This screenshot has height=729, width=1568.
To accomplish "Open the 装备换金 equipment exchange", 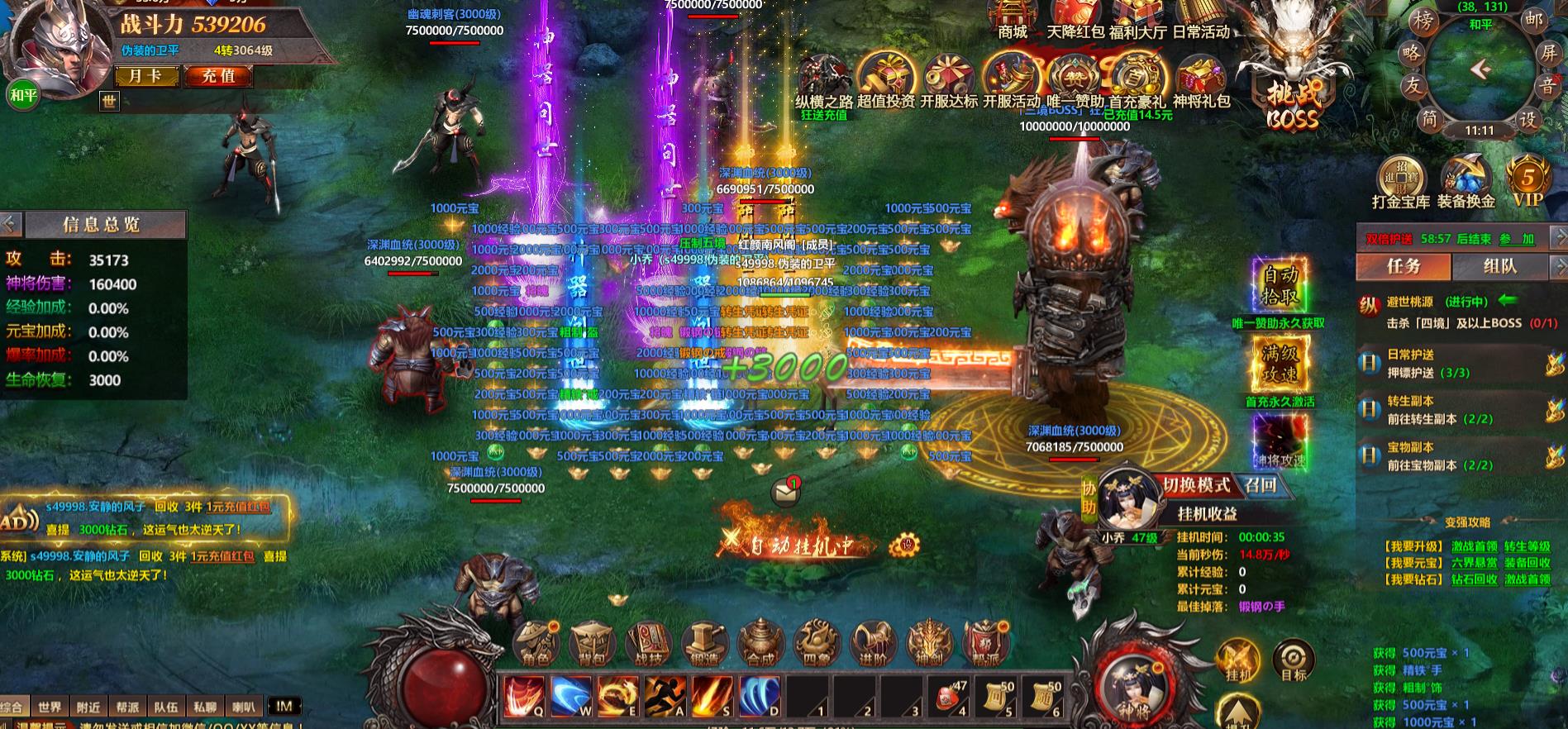I will click(1466, 182).
